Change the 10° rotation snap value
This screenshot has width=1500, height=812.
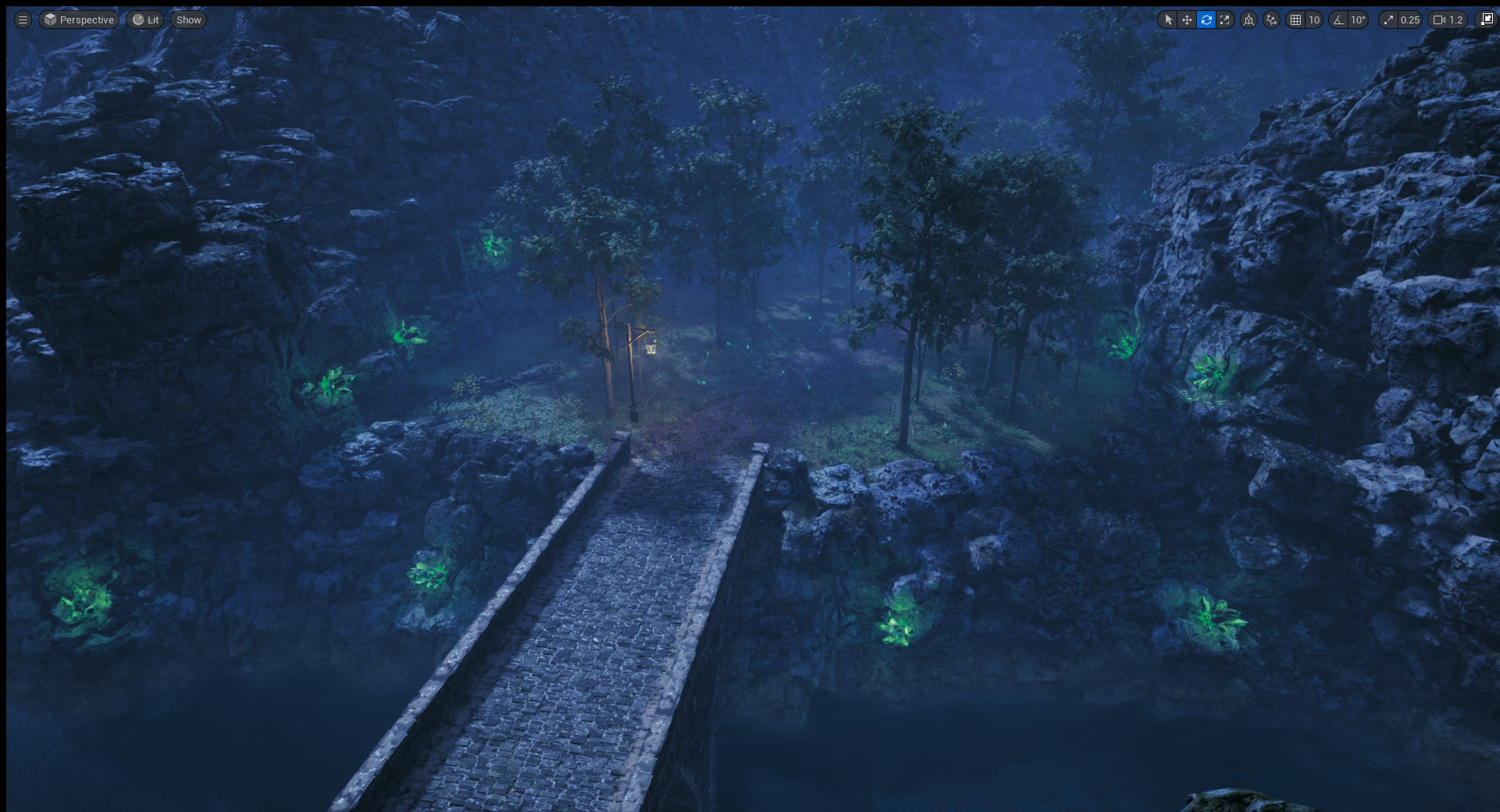[1359, 20]
